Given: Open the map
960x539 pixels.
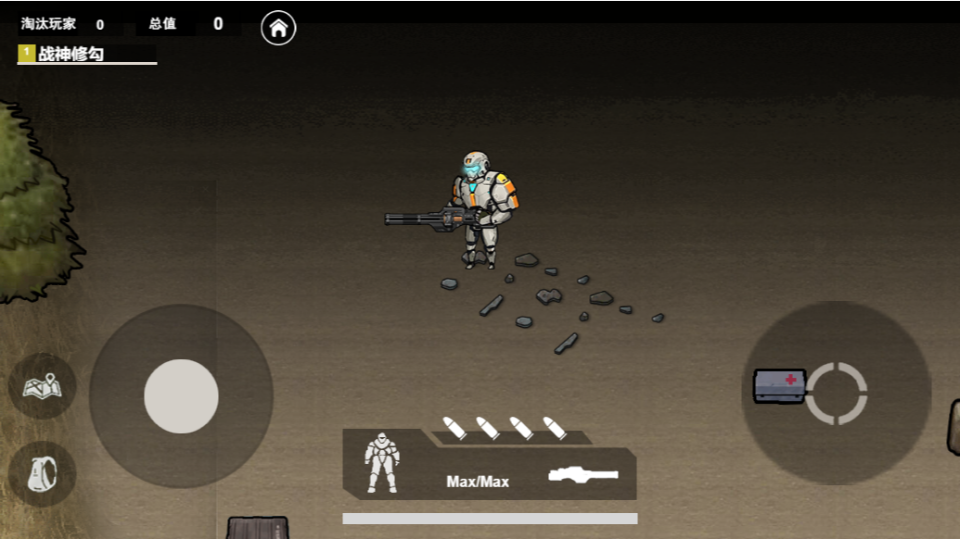Looking at the screenshot, I should point(42,385).
